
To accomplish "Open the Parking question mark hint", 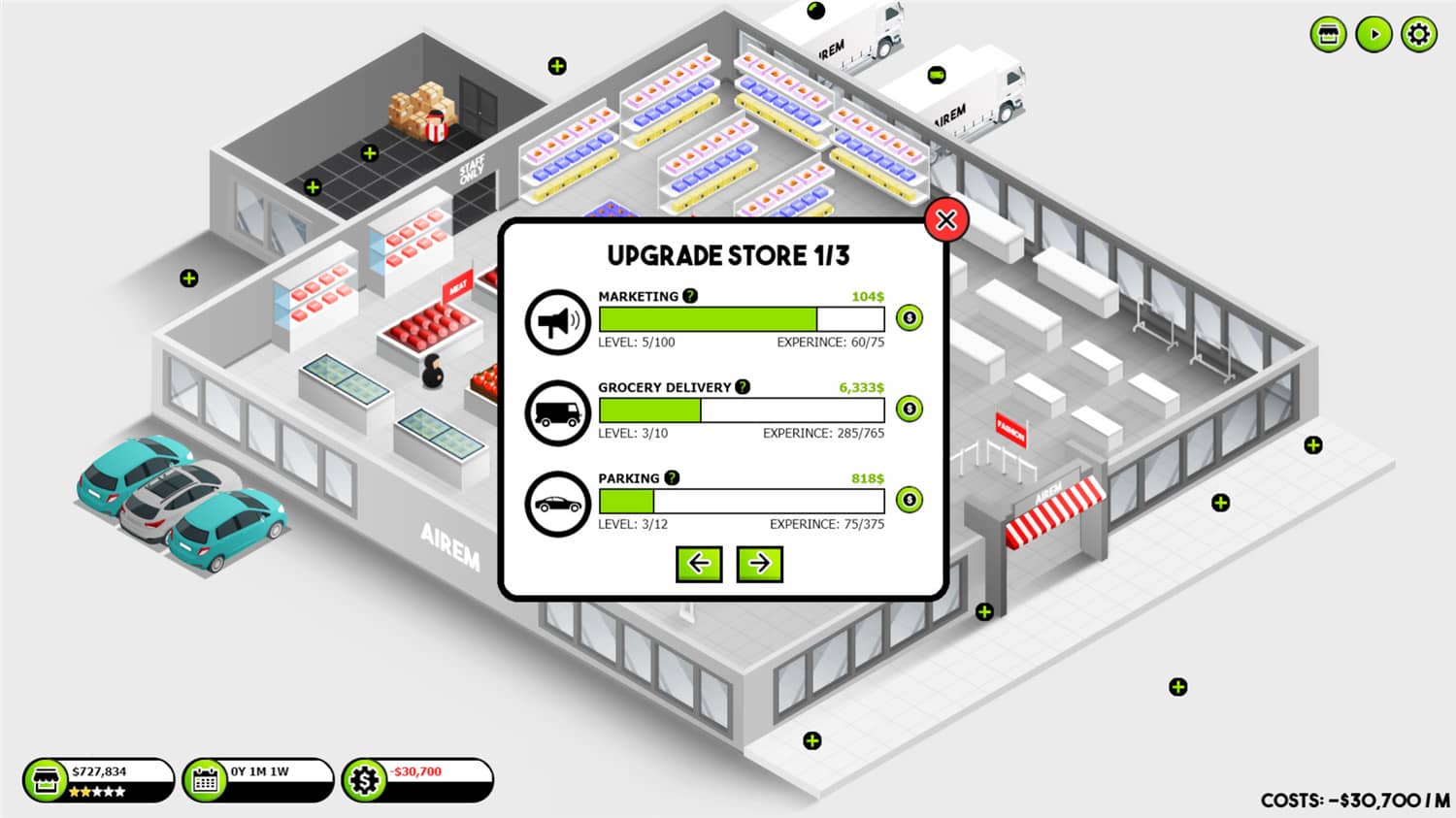I will 672,477.
